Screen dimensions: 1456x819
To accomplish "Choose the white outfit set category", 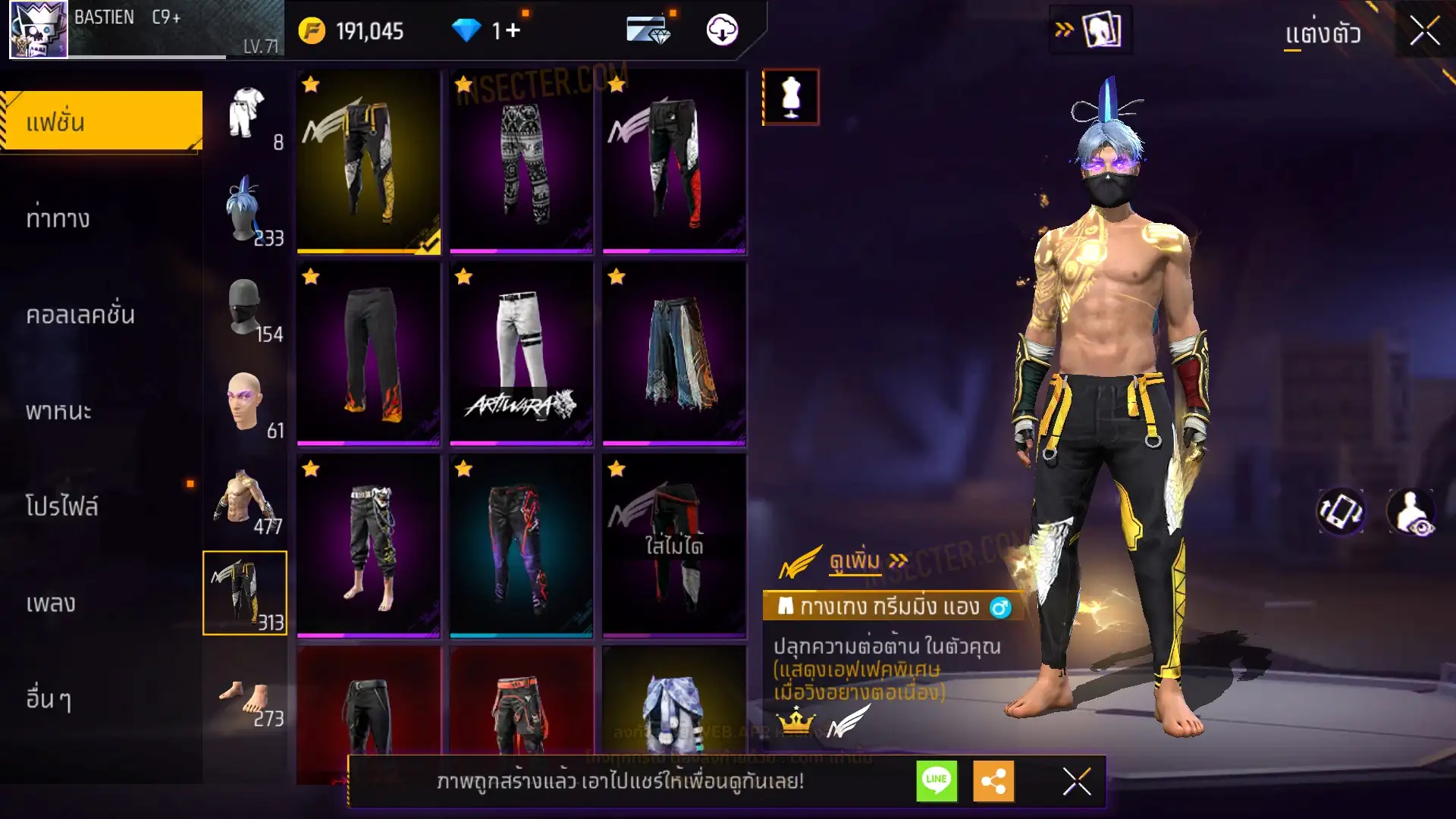I will 246,114.
